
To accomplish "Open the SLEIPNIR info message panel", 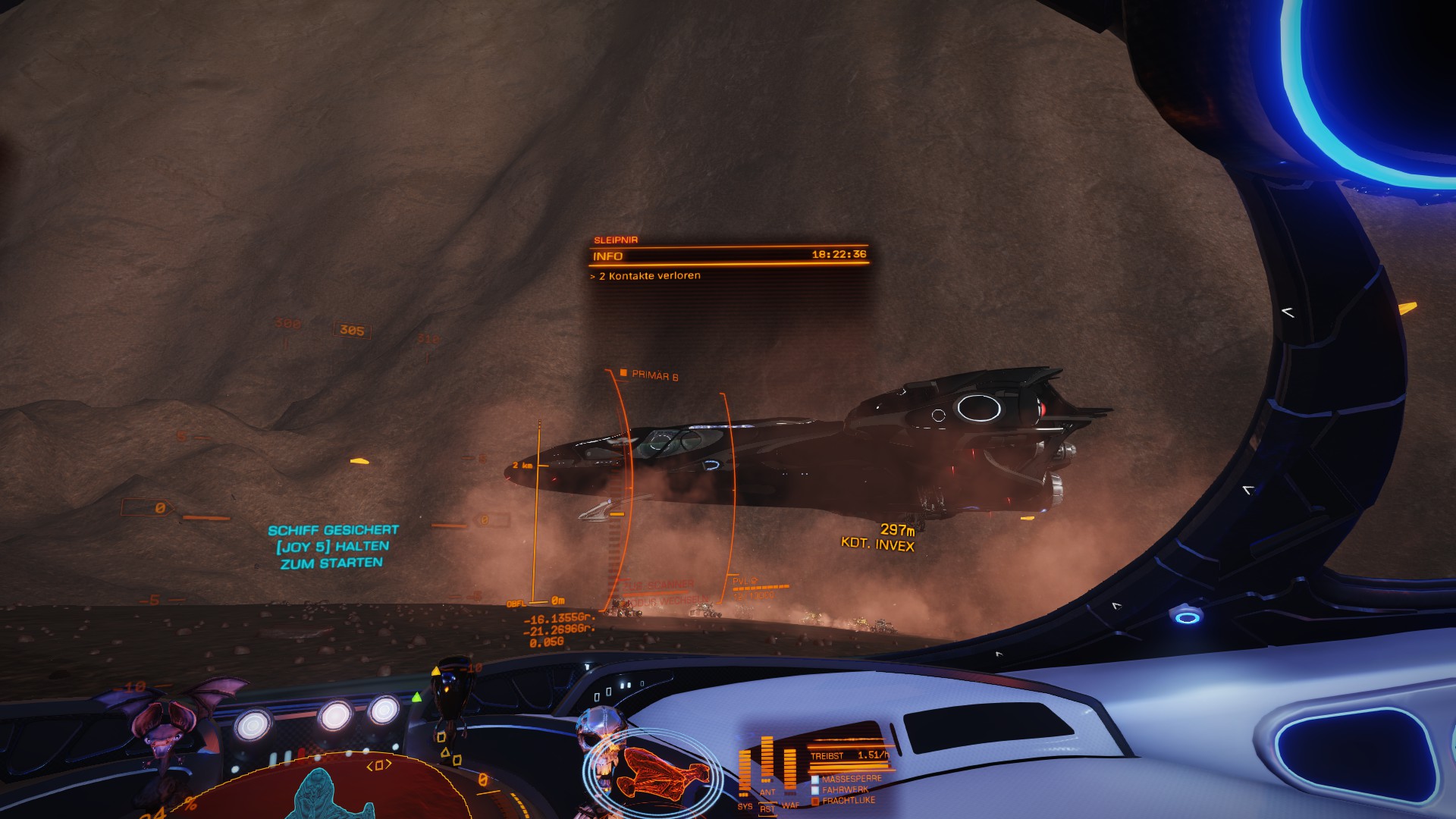I will coord(729,257).
